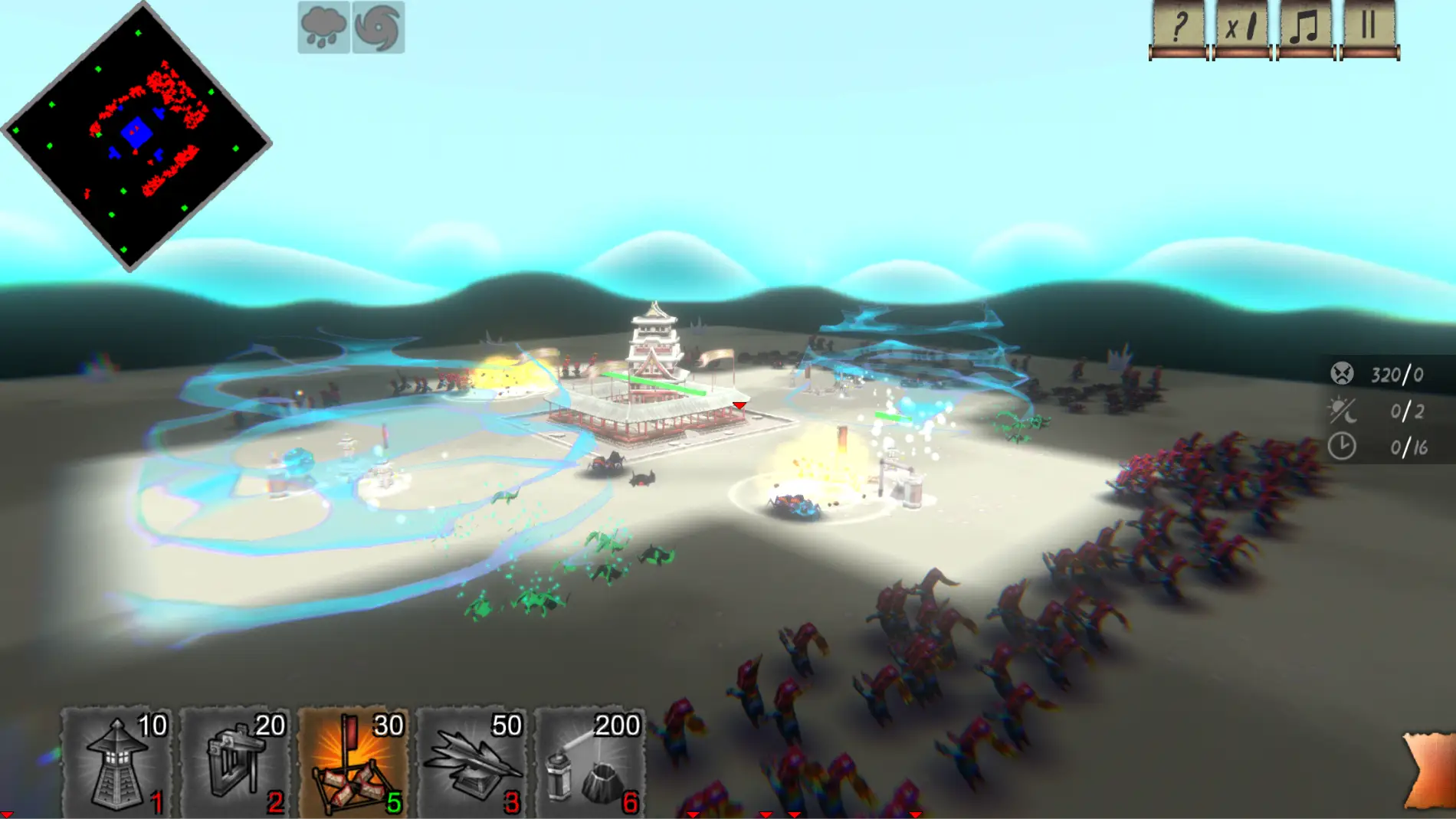Activate the rain cloud weather ability

pos(324,28)
